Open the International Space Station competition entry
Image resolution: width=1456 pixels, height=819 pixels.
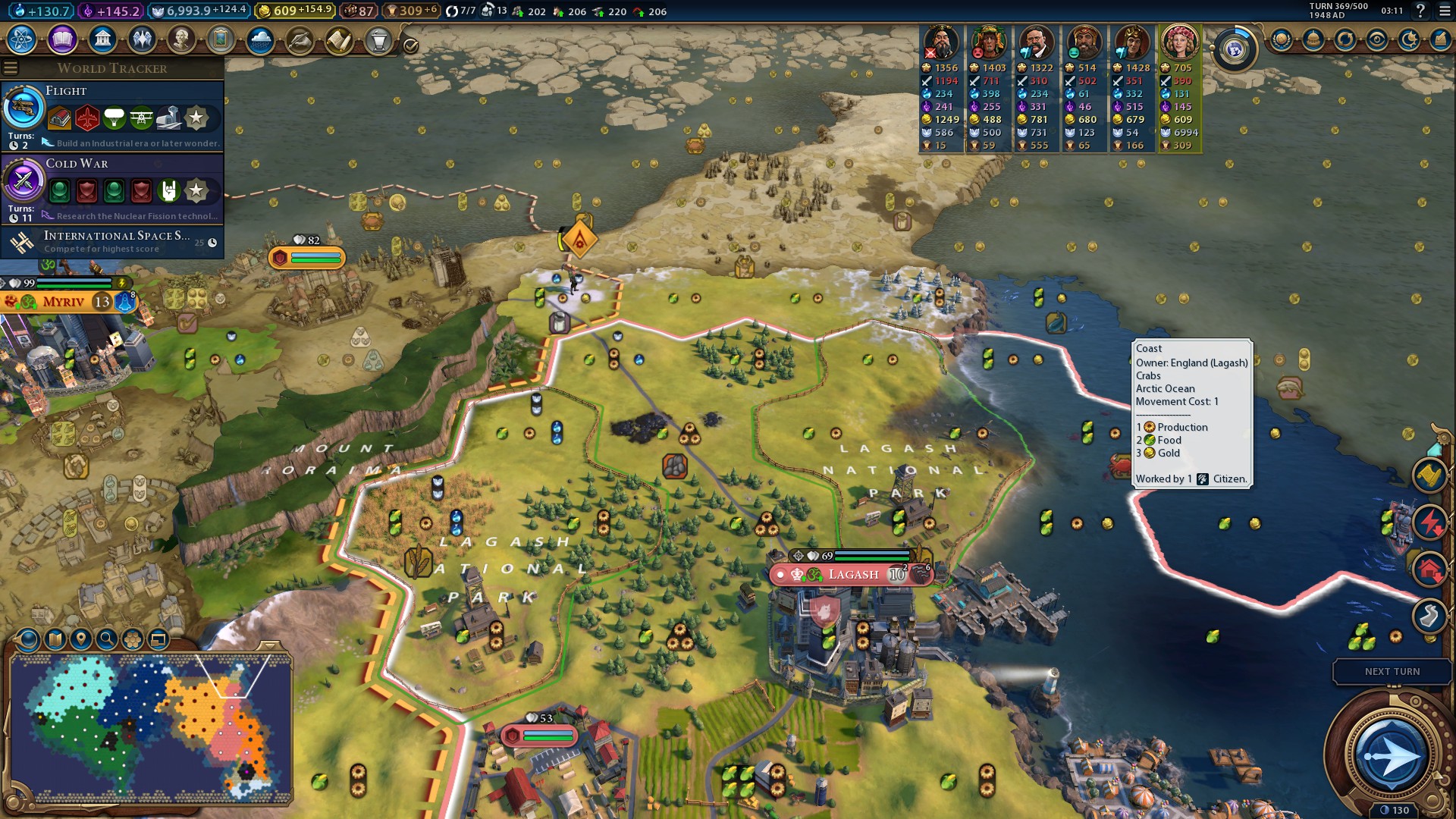[112, 242]
